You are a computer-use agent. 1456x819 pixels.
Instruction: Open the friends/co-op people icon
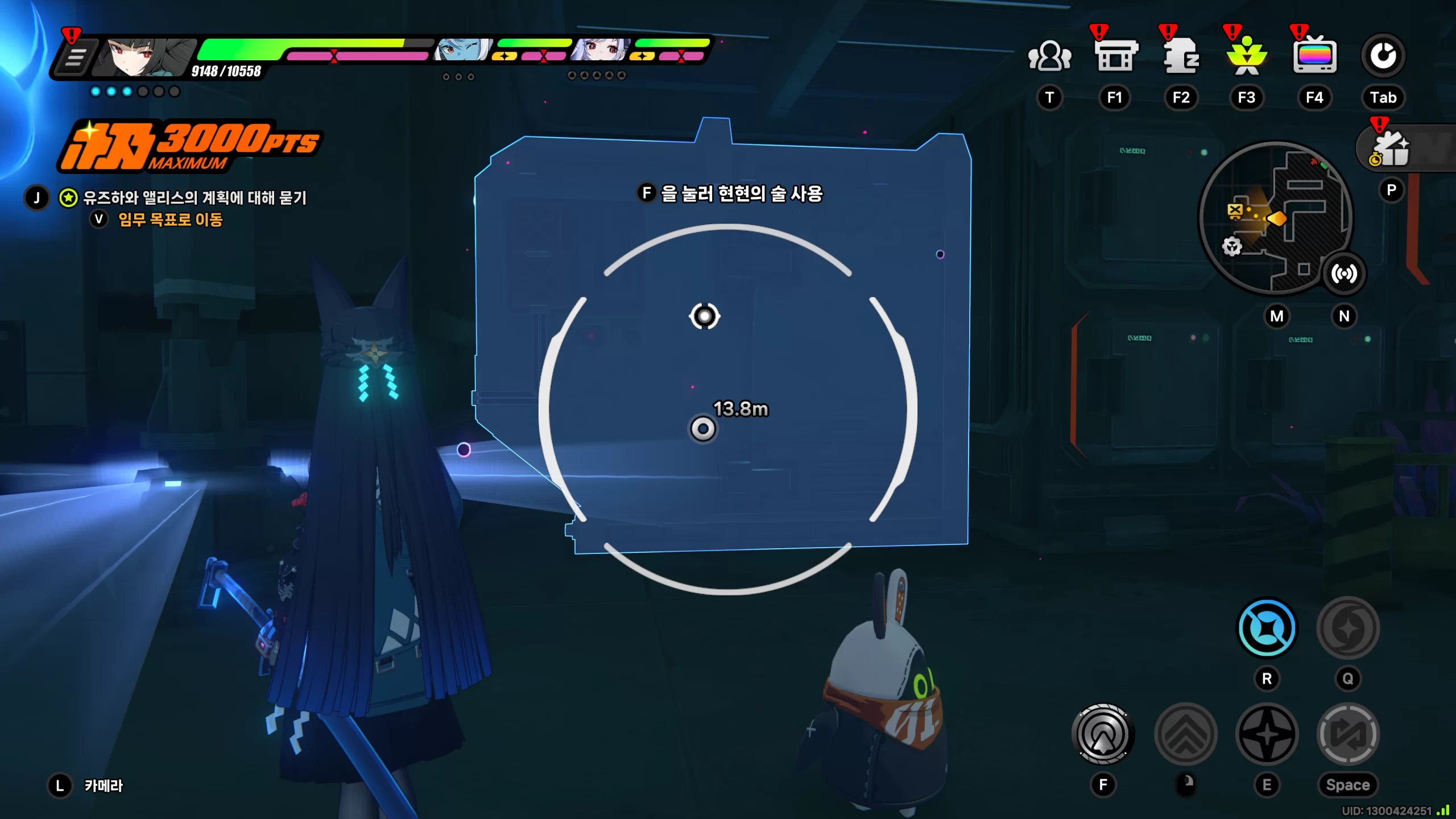coord(1049,56)
